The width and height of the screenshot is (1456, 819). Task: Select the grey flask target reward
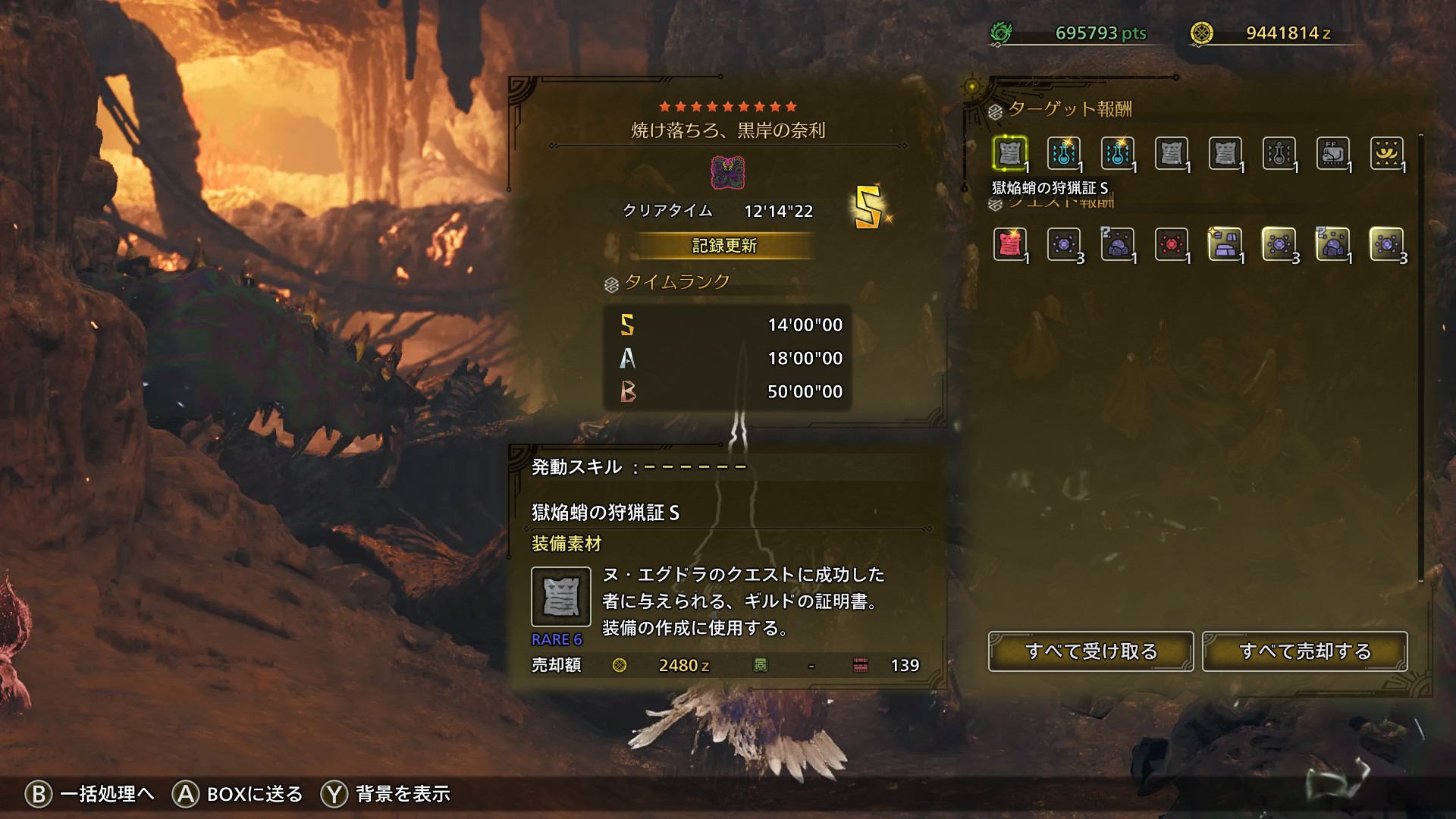tap(1279, 153)
